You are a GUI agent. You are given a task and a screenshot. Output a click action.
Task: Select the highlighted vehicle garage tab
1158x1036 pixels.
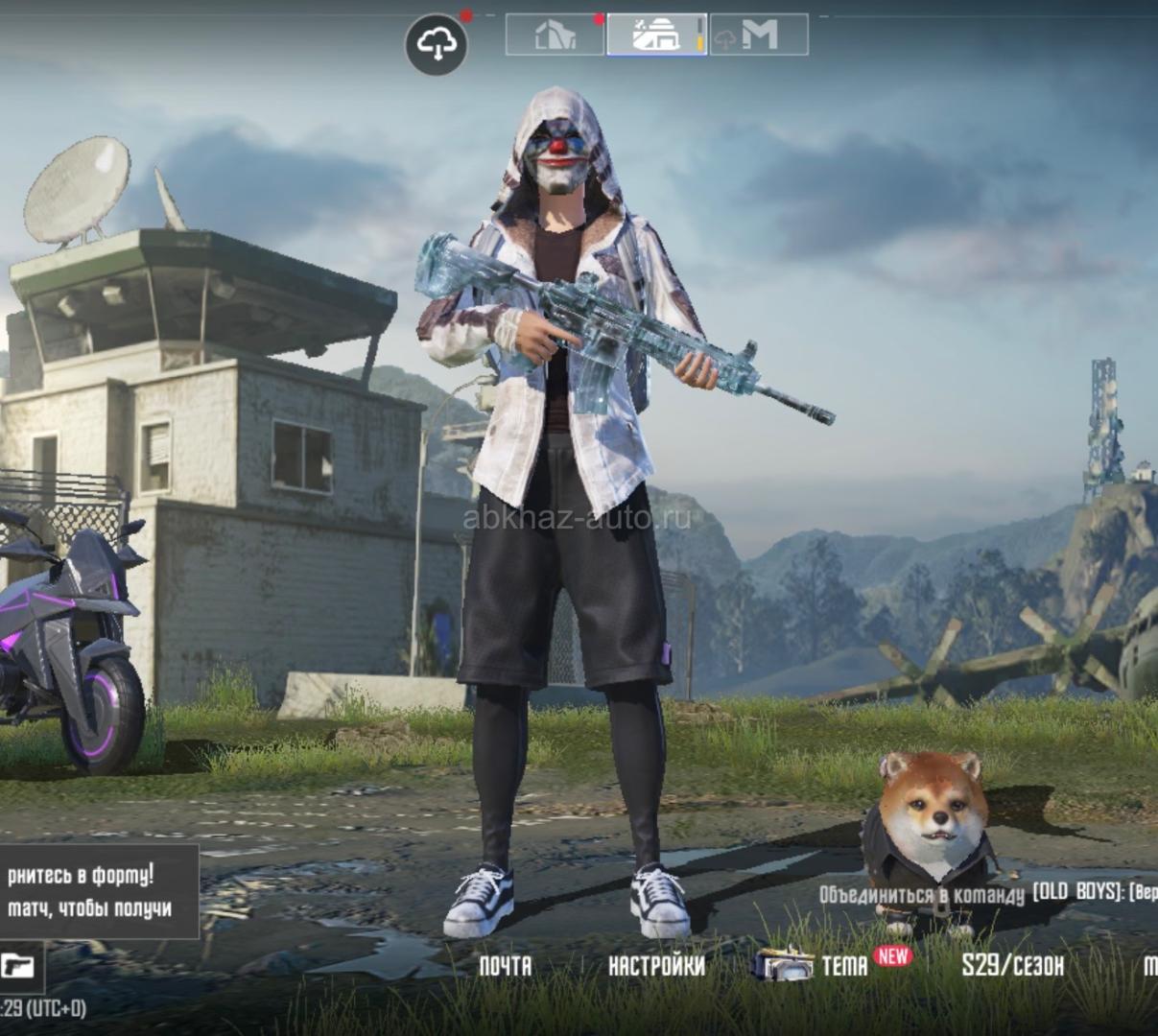pyautogui.click(x=656, y=35)
